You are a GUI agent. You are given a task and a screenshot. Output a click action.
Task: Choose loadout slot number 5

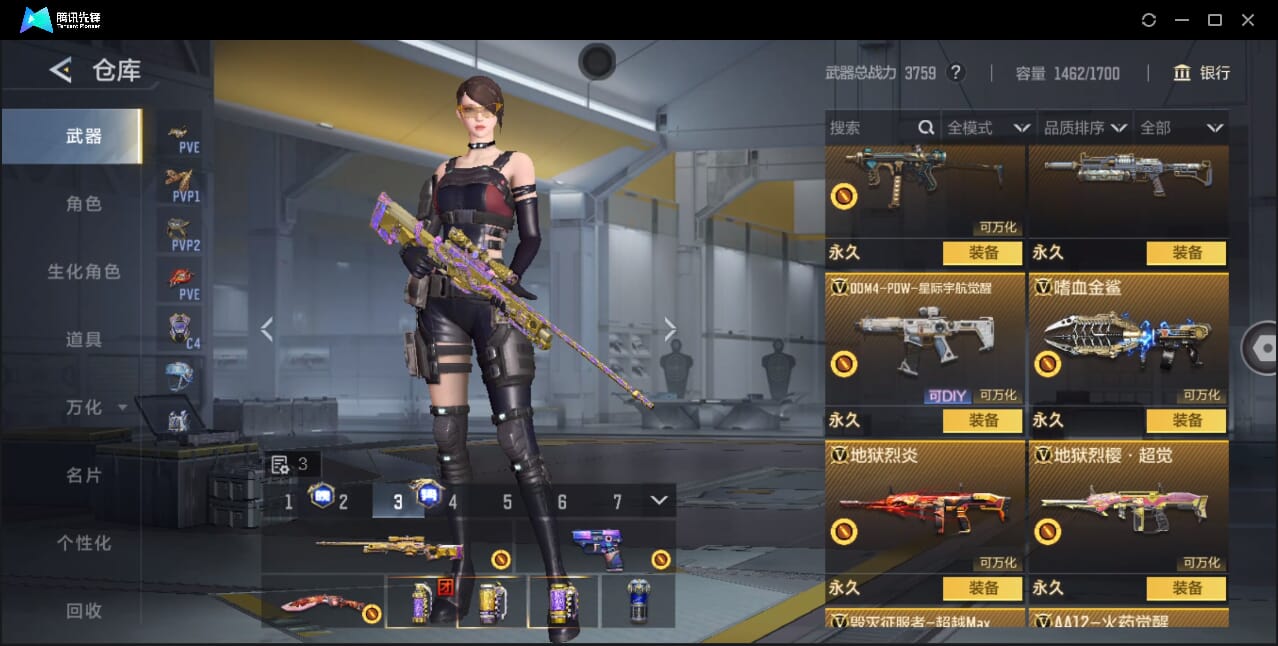point(507,502)
